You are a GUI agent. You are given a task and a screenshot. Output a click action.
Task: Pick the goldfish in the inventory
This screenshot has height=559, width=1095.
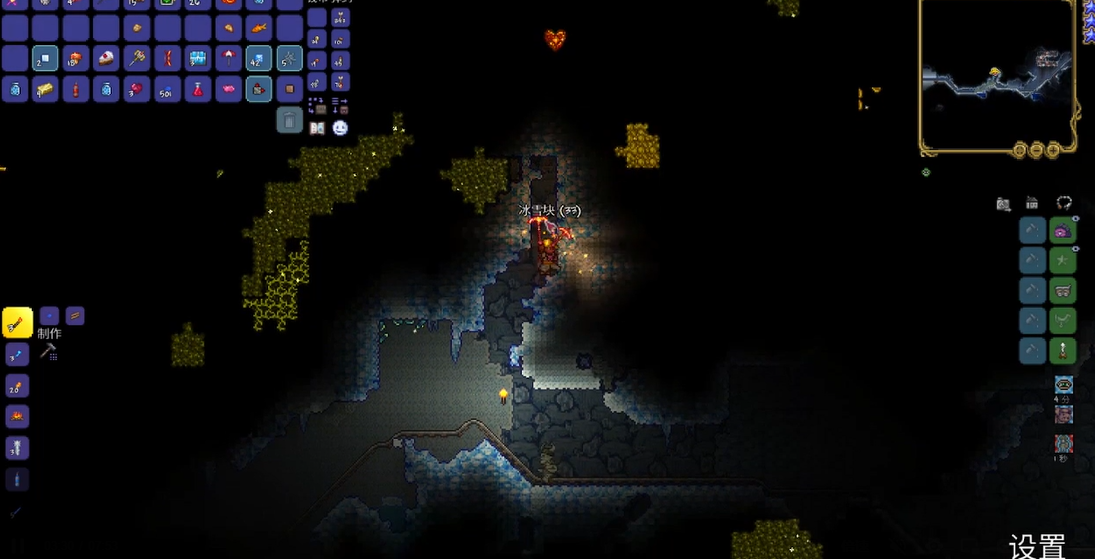pyautogui.click(x=259, y=28)
